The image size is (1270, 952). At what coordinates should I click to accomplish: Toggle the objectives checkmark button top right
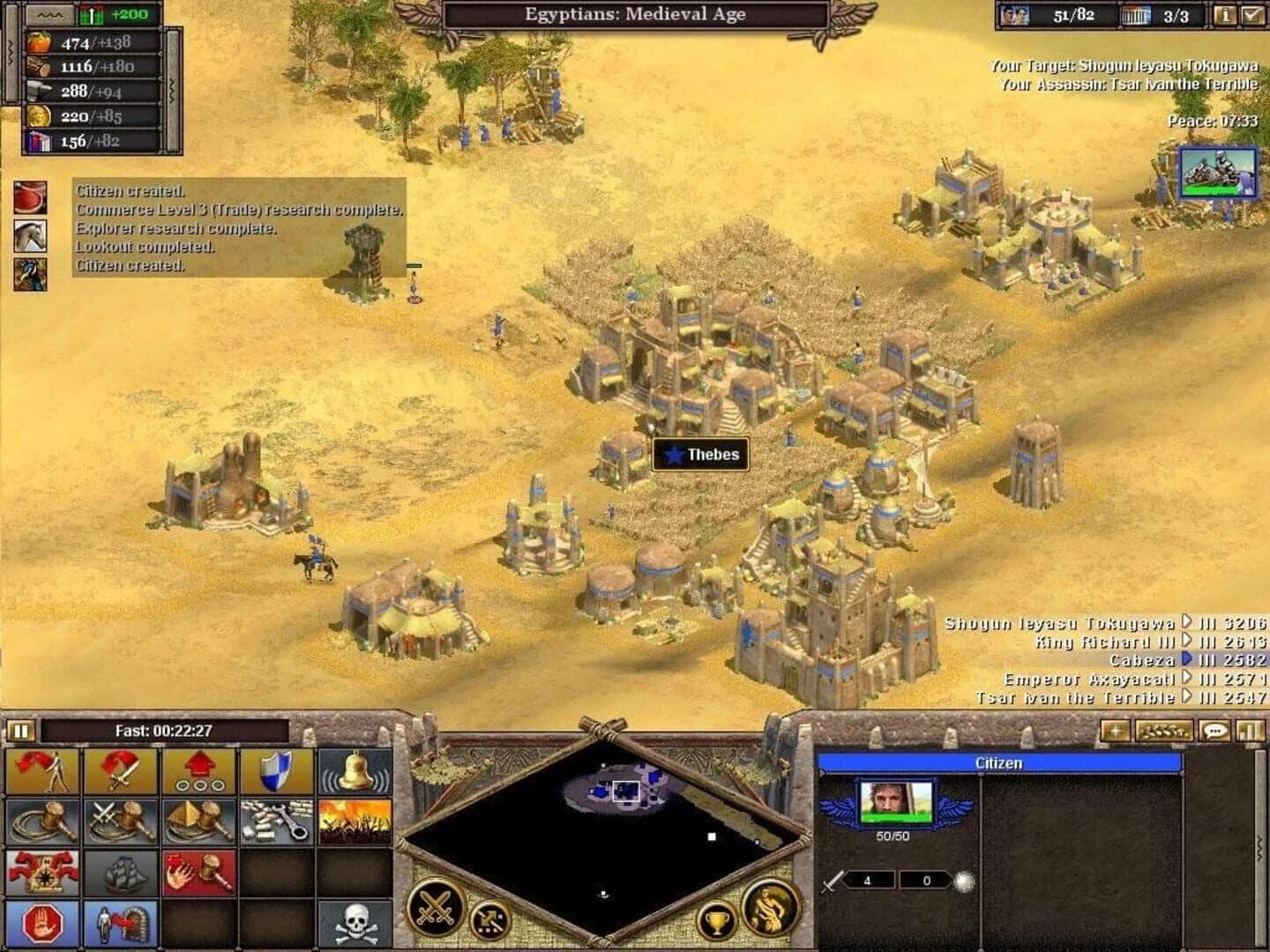(1253, 14)
